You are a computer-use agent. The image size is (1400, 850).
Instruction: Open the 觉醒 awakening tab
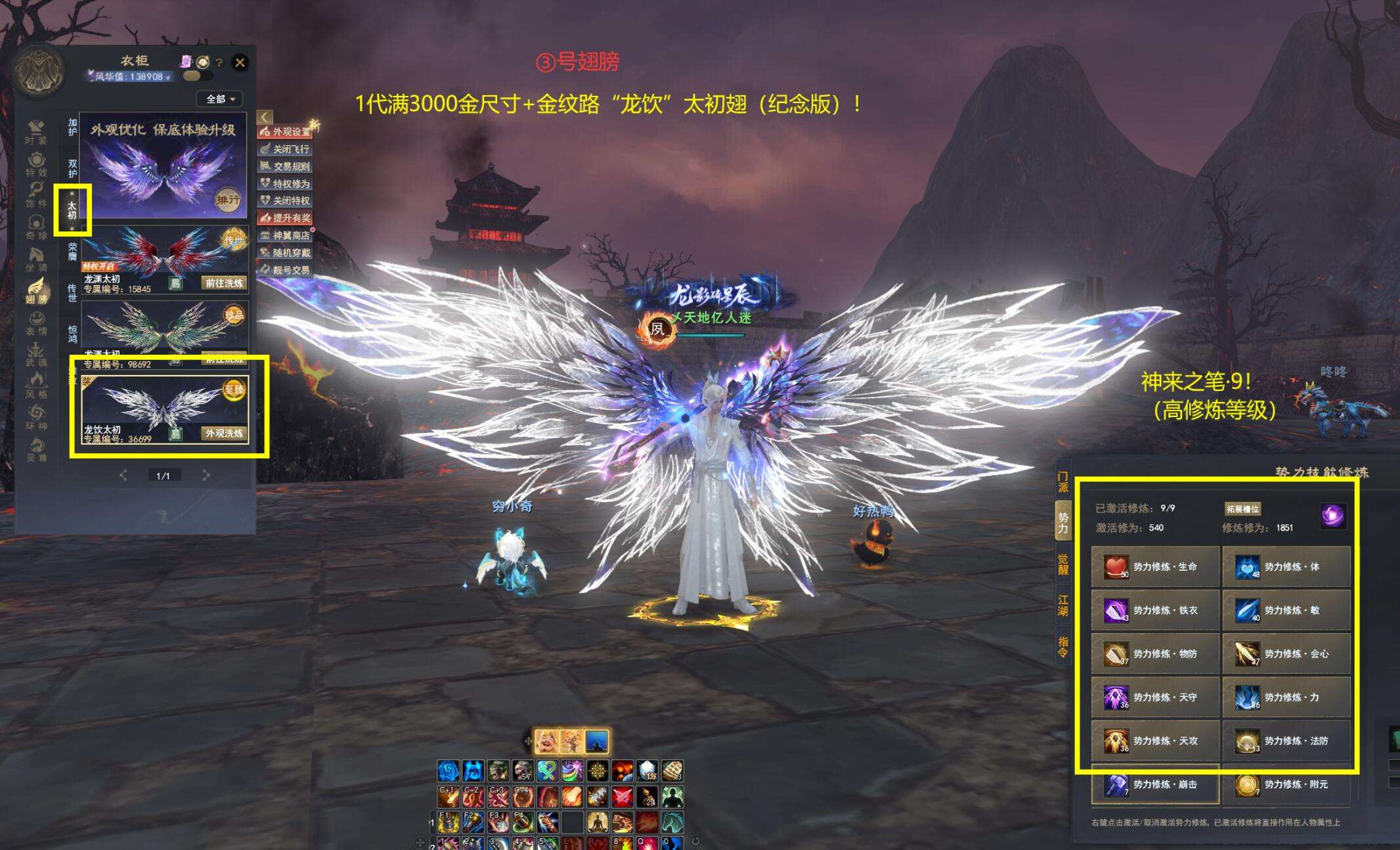[1062, 564]
